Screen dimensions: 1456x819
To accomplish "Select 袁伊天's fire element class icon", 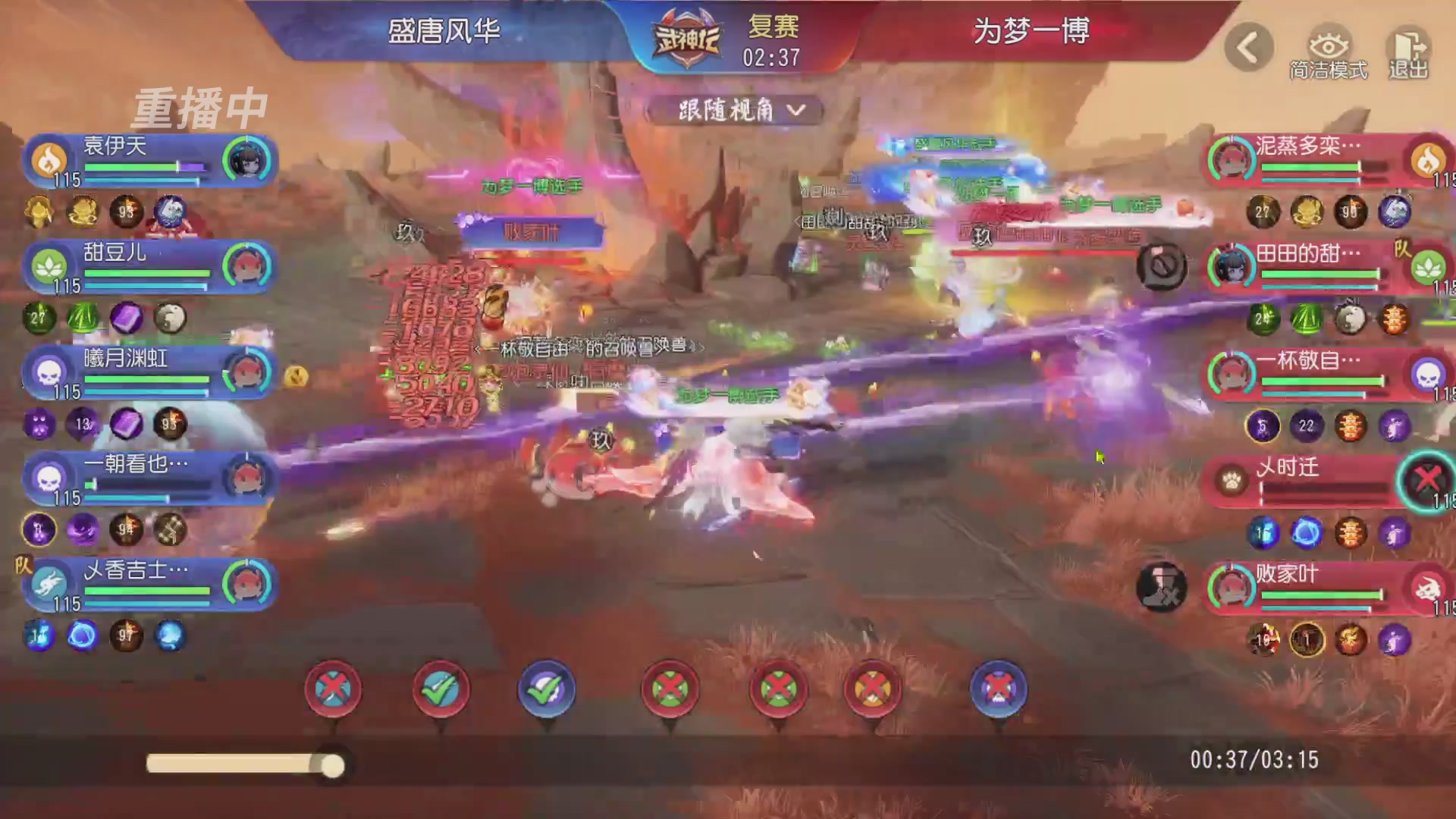I will [x=50, y=159].
